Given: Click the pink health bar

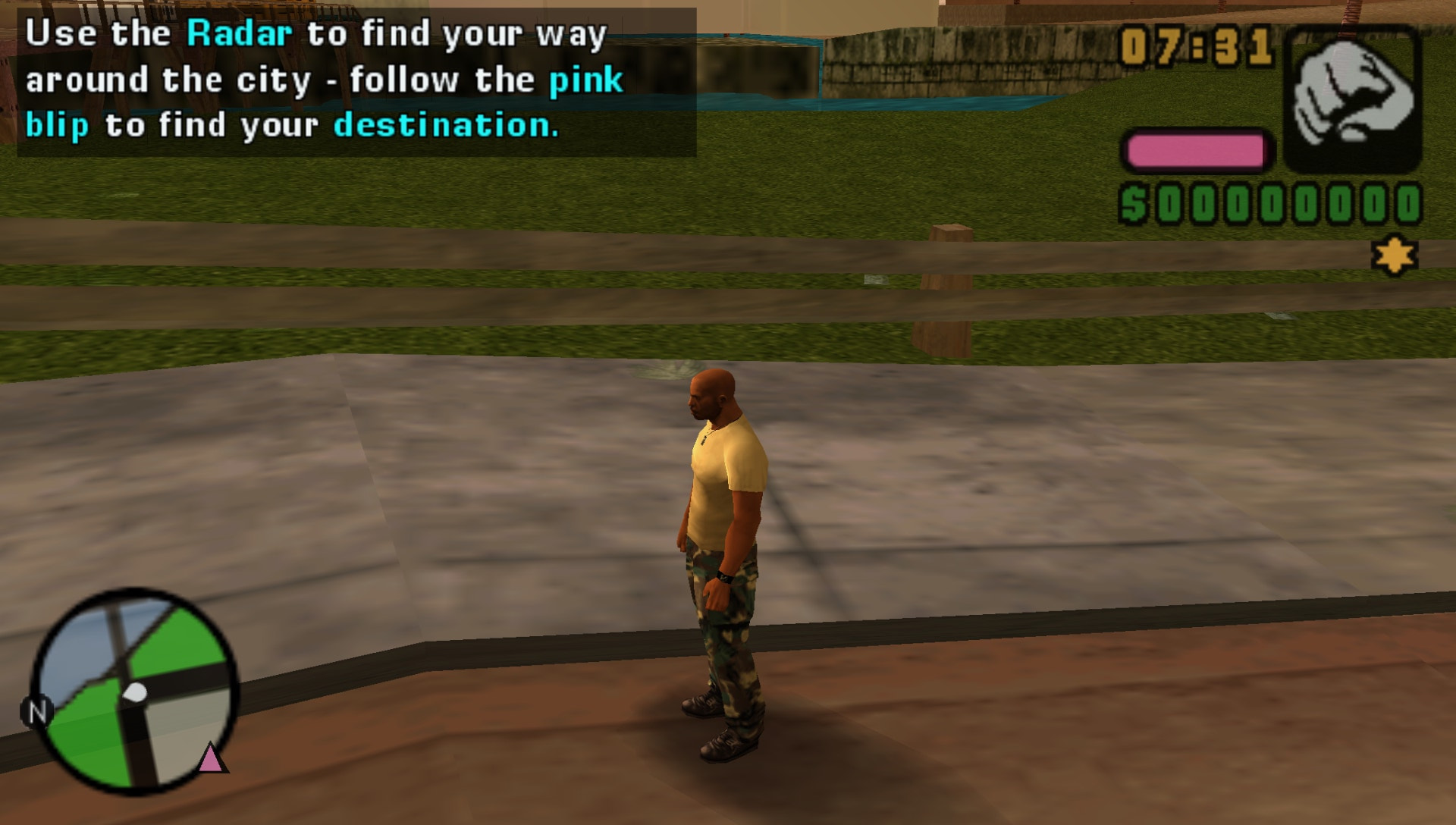Looking at the screenshot, I should pos(1198,149).
